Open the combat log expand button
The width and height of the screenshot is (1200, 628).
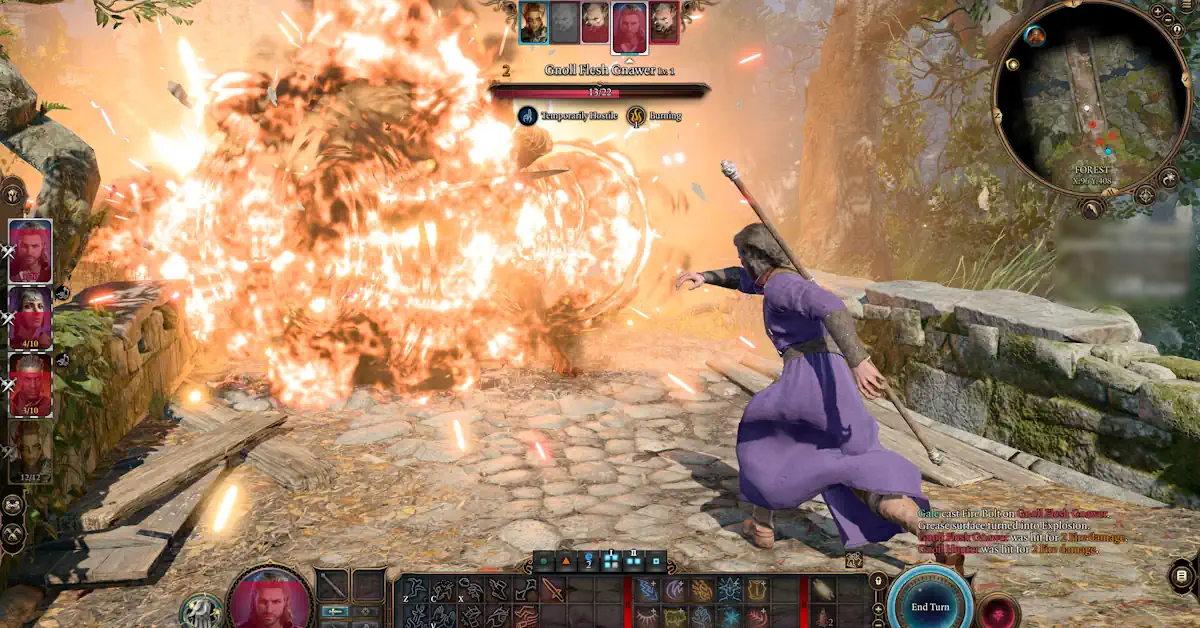(1183, 576)
